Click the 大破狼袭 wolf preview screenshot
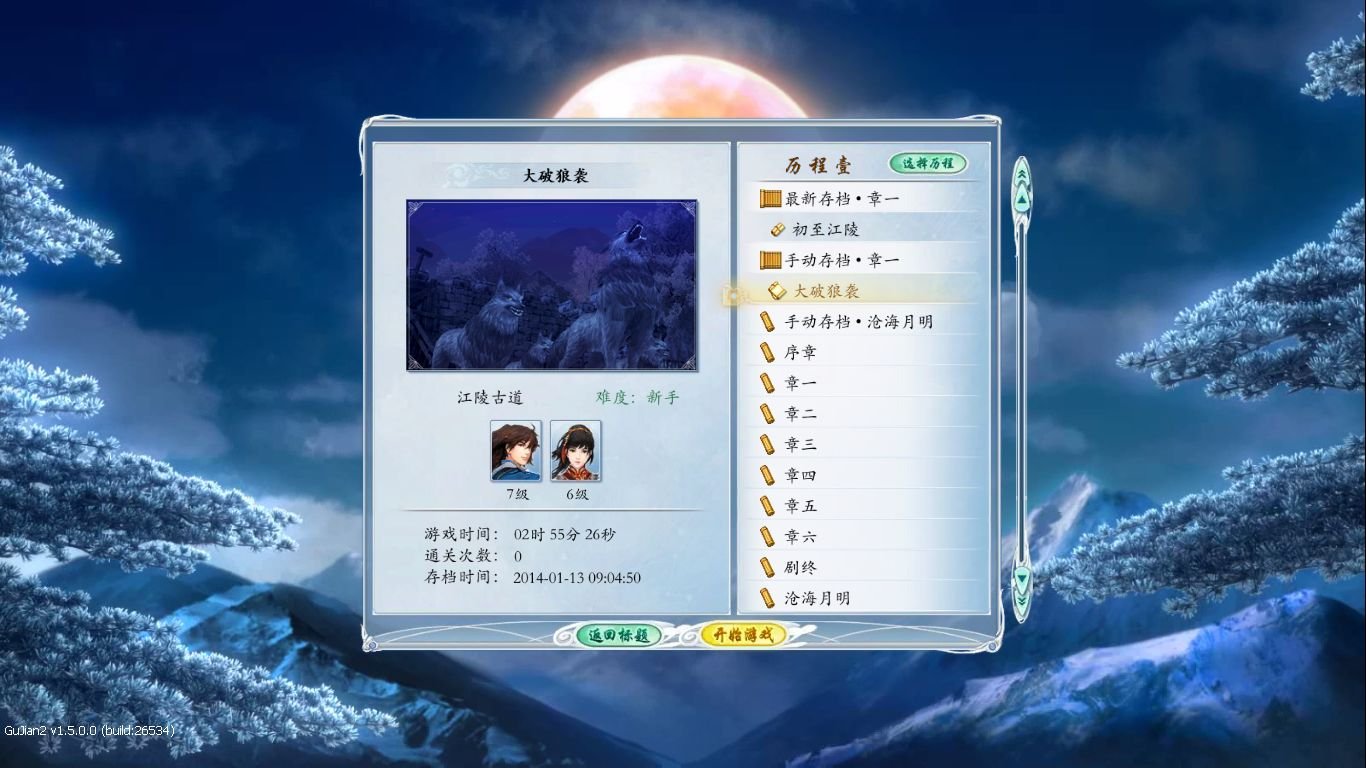1366x768 pixels. [551, 286]
